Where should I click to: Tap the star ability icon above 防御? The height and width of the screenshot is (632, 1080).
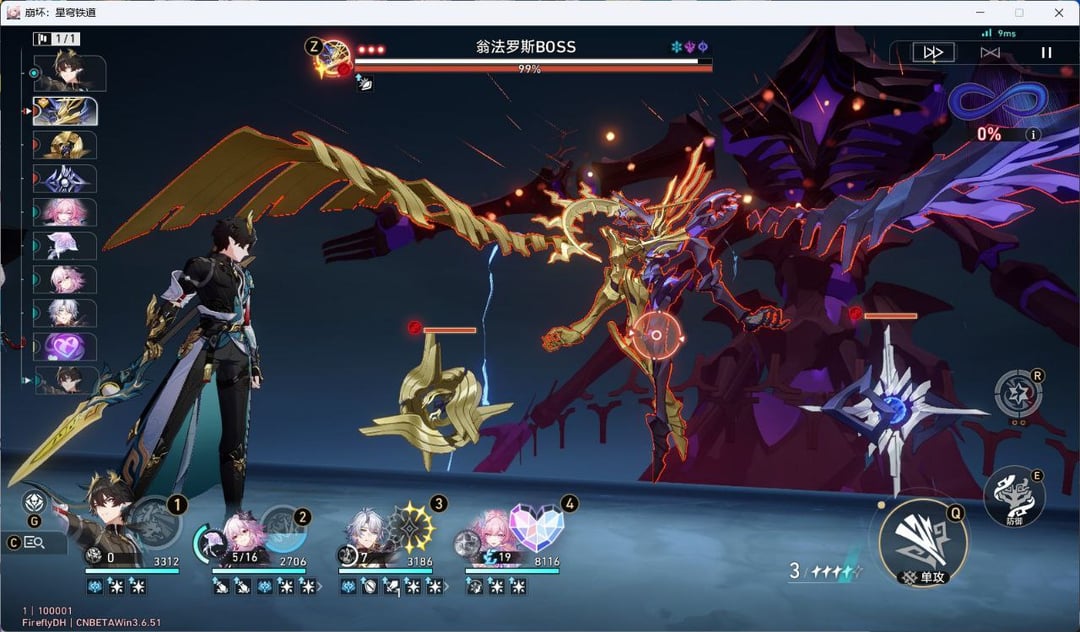tap(1018, 393)
